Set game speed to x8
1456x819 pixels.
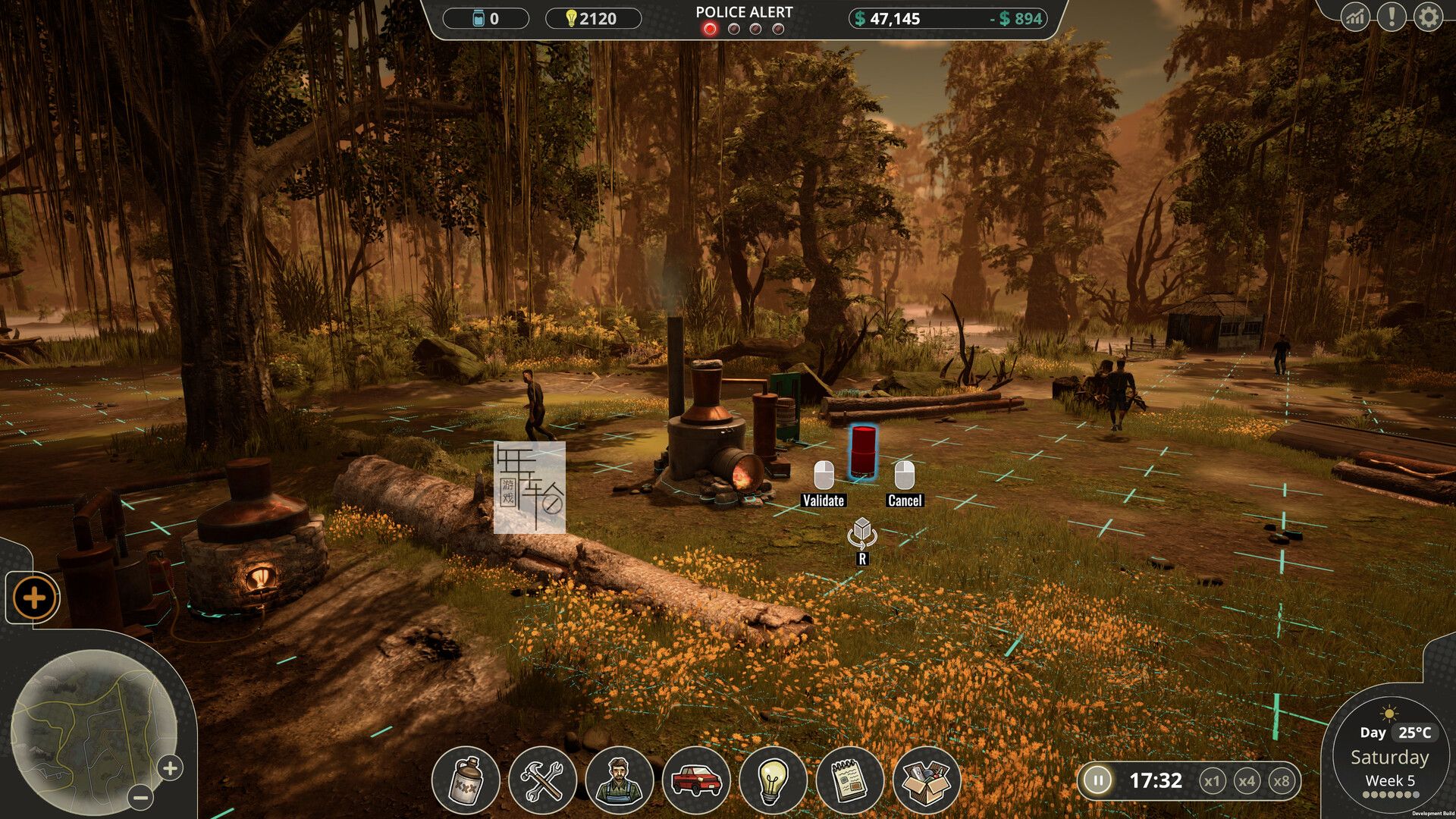pyautogui.click(x=1282, y=781)
